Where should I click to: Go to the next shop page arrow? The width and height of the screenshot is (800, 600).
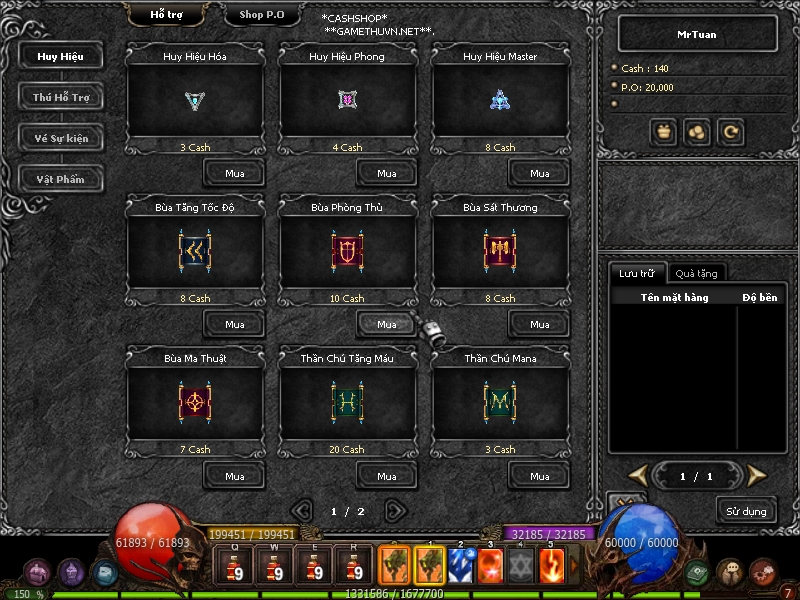[395, 510]
